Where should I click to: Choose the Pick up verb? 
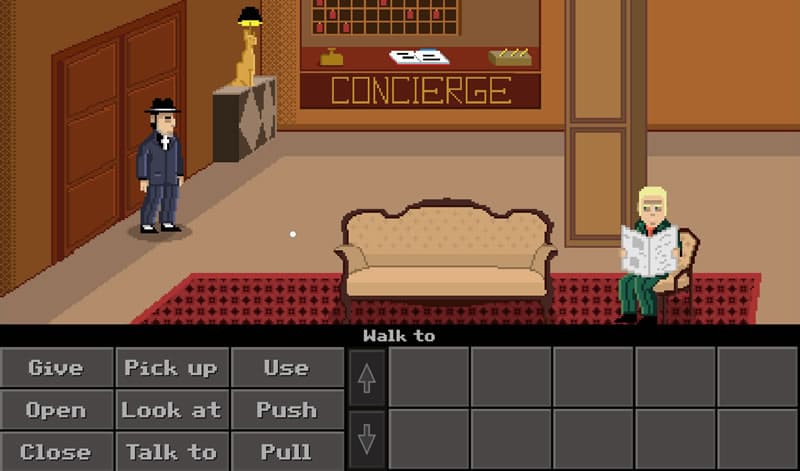171,367
